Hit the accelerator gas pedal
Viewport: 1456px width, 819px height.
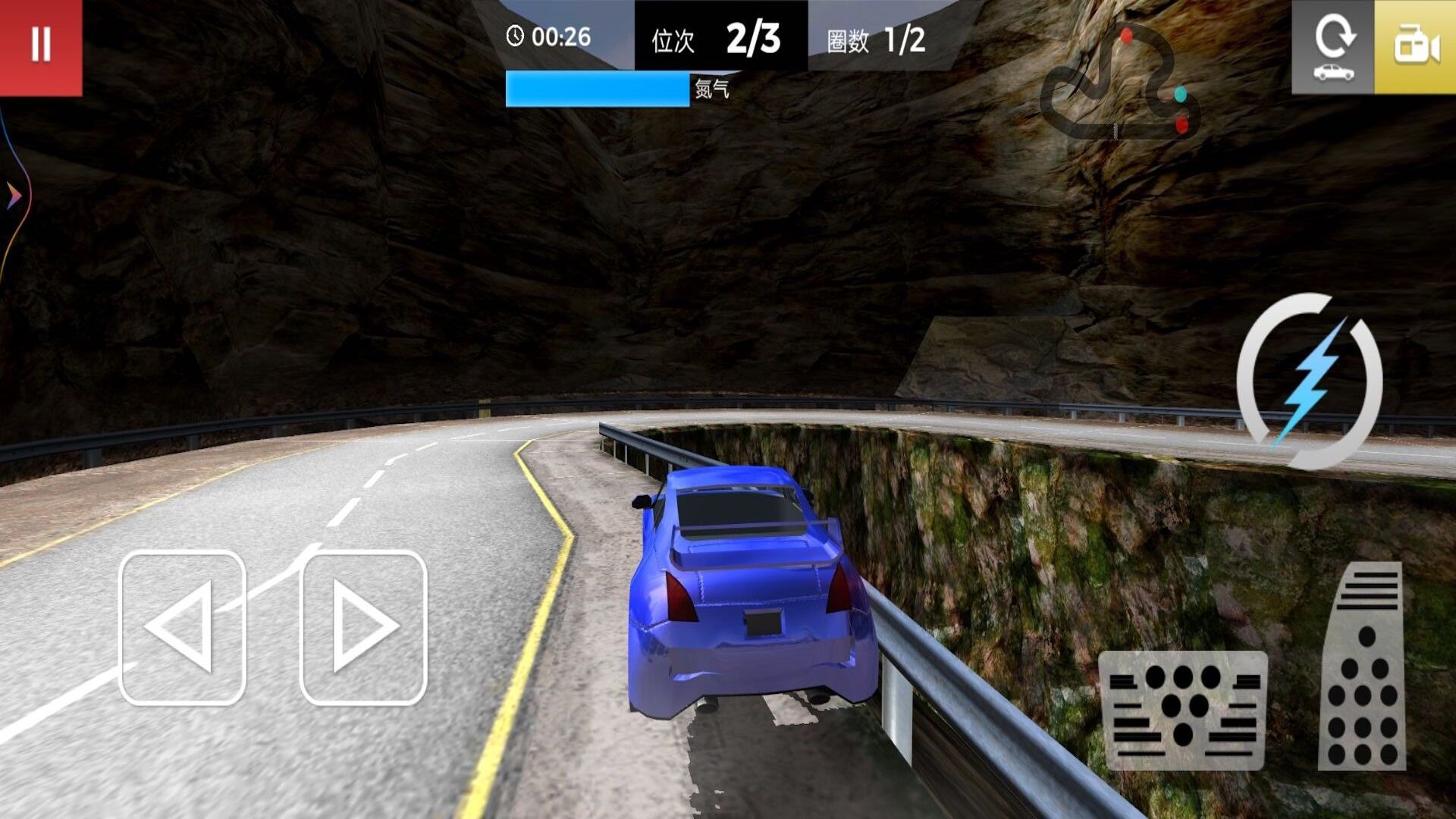tap(1363, 667)
